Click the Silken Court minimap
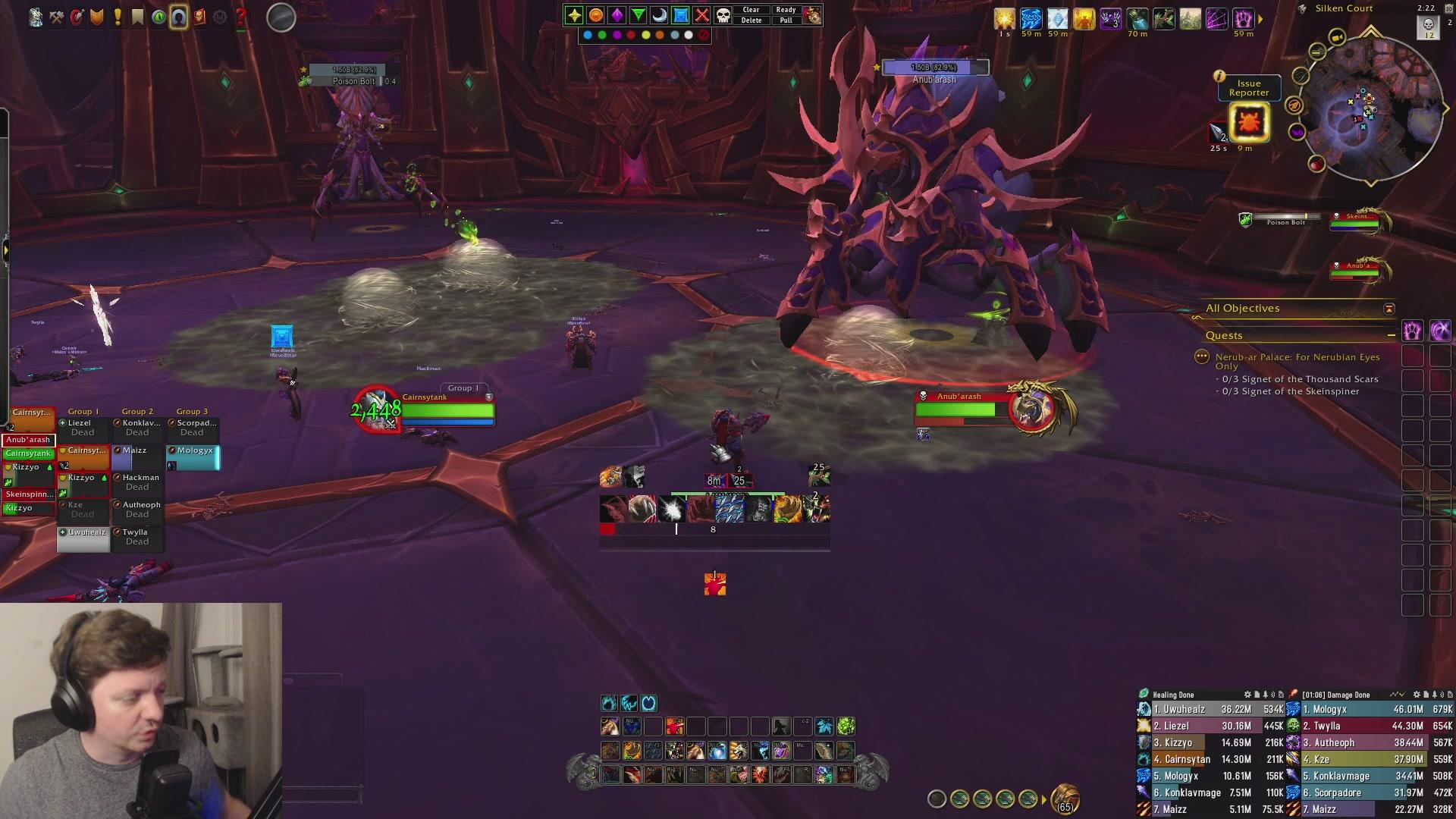 [1371, 110]
